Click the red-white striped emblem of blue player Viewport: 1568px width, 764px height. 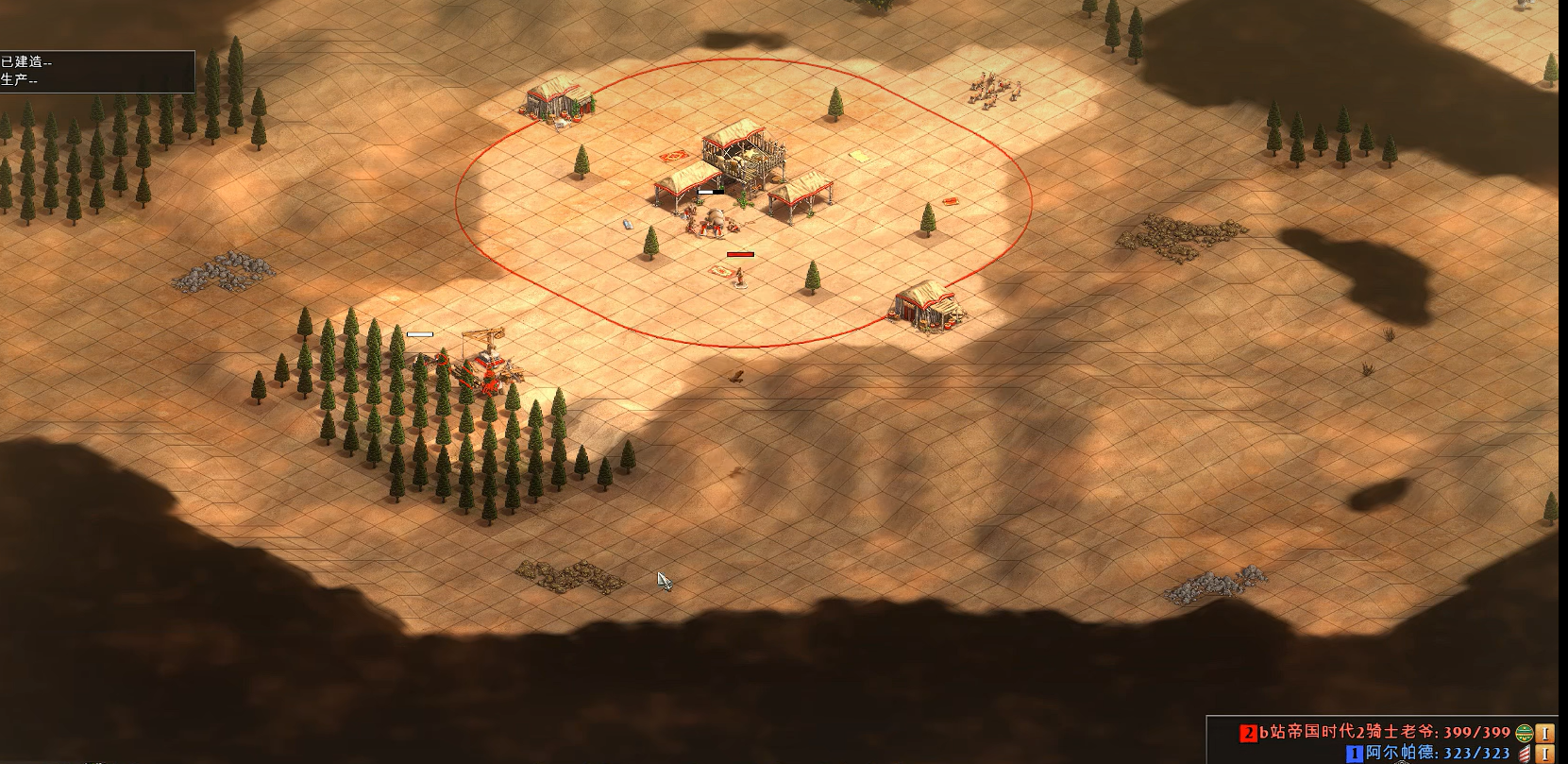click(1524, 754)
